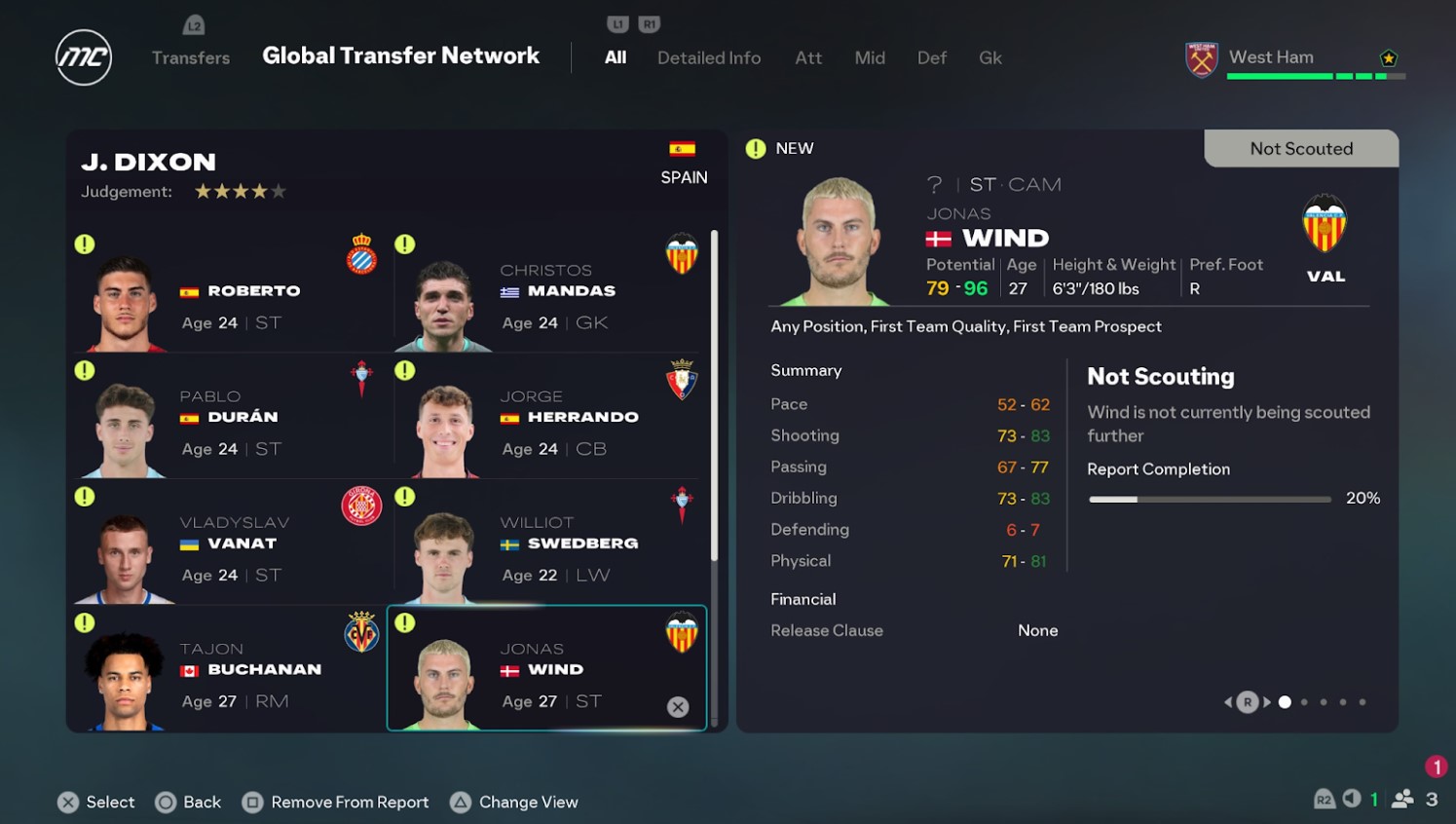Switch to the All tab
Viewport: 1456px width, 824px height.
pyautogui.click(x=615, y=57)
